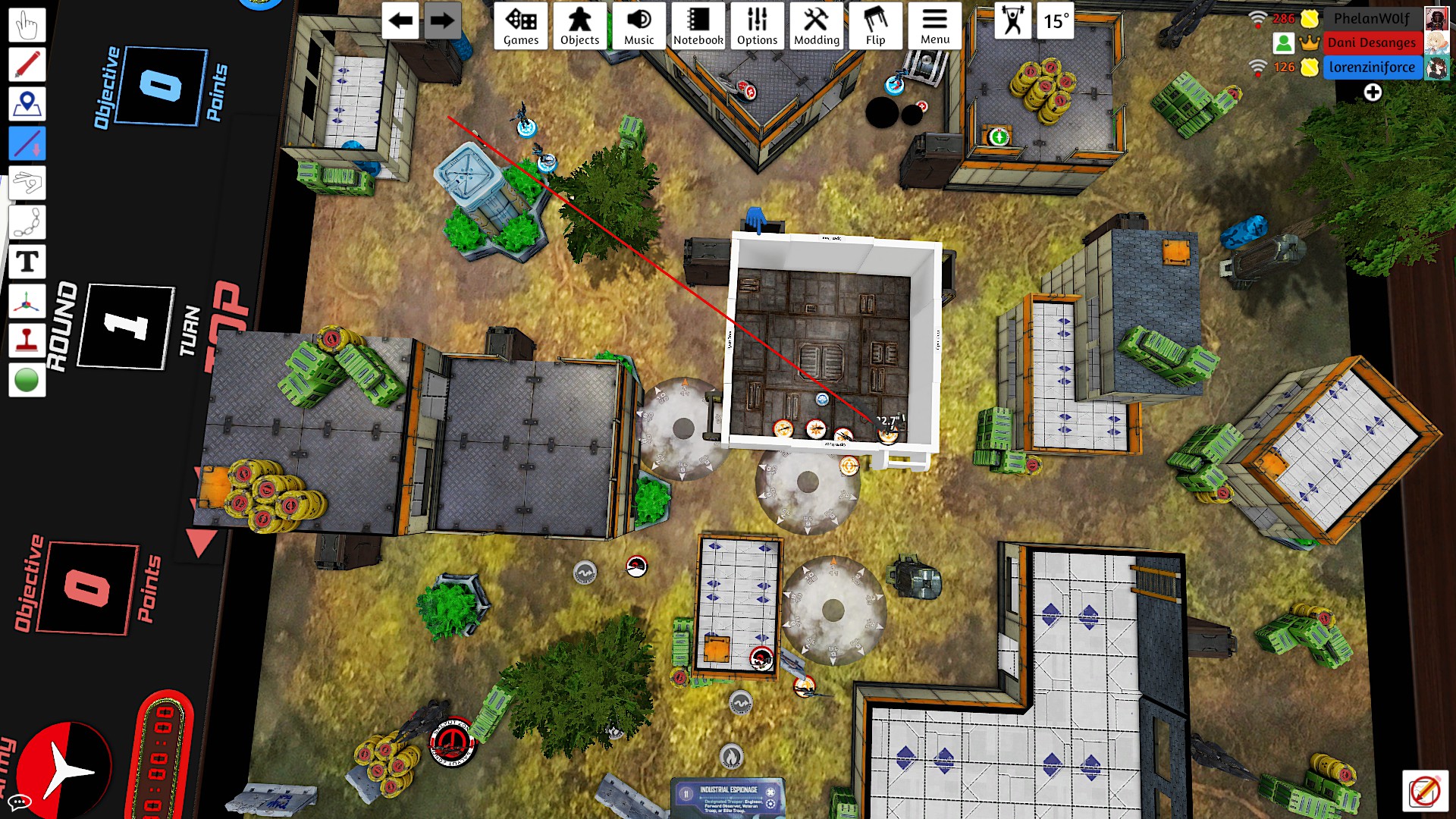
Task: Change the 15° rotation angle setting
Action: [x=1056, y=21]
